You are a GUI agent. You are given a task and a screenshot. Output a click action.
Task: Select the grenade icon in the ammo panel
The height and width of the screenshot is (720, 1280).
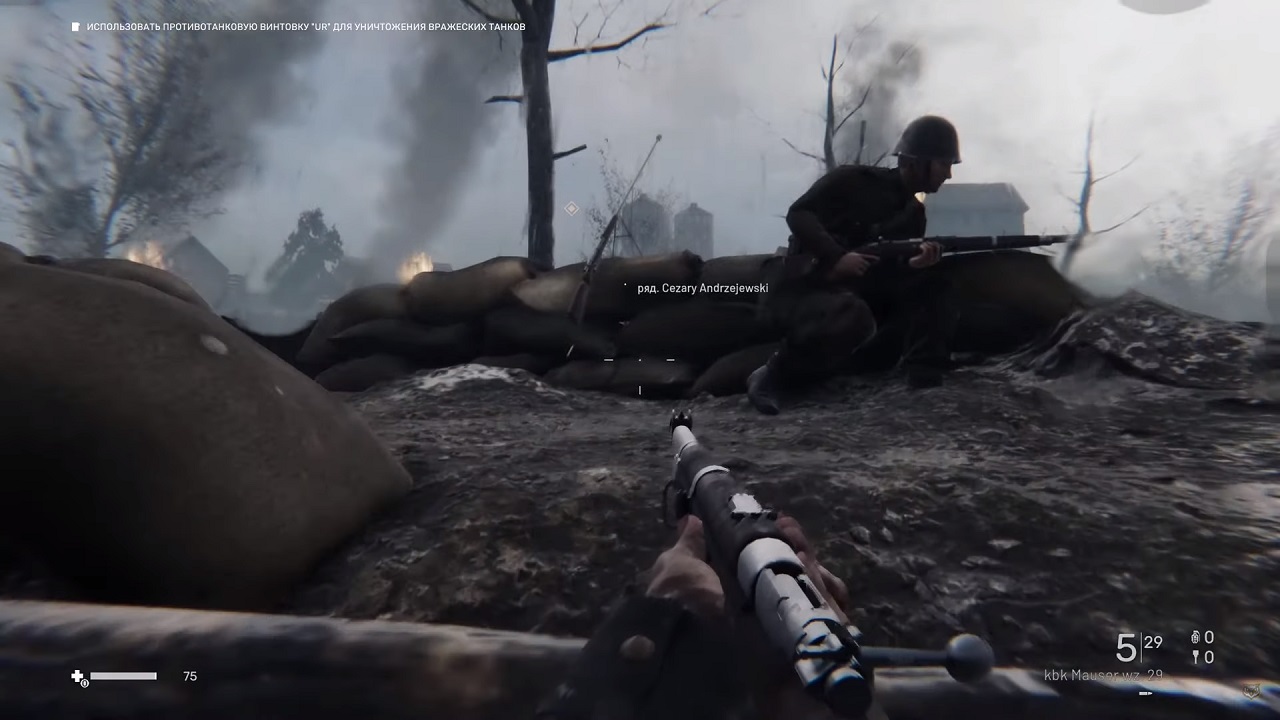[x=1195, y=638]
